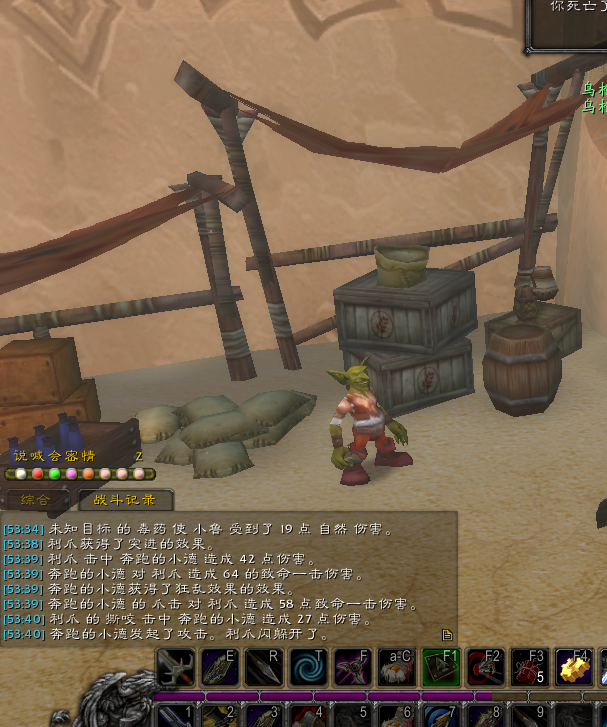Use the F3 item with 5 charges

pyautogui.click(x=529, y=667)
